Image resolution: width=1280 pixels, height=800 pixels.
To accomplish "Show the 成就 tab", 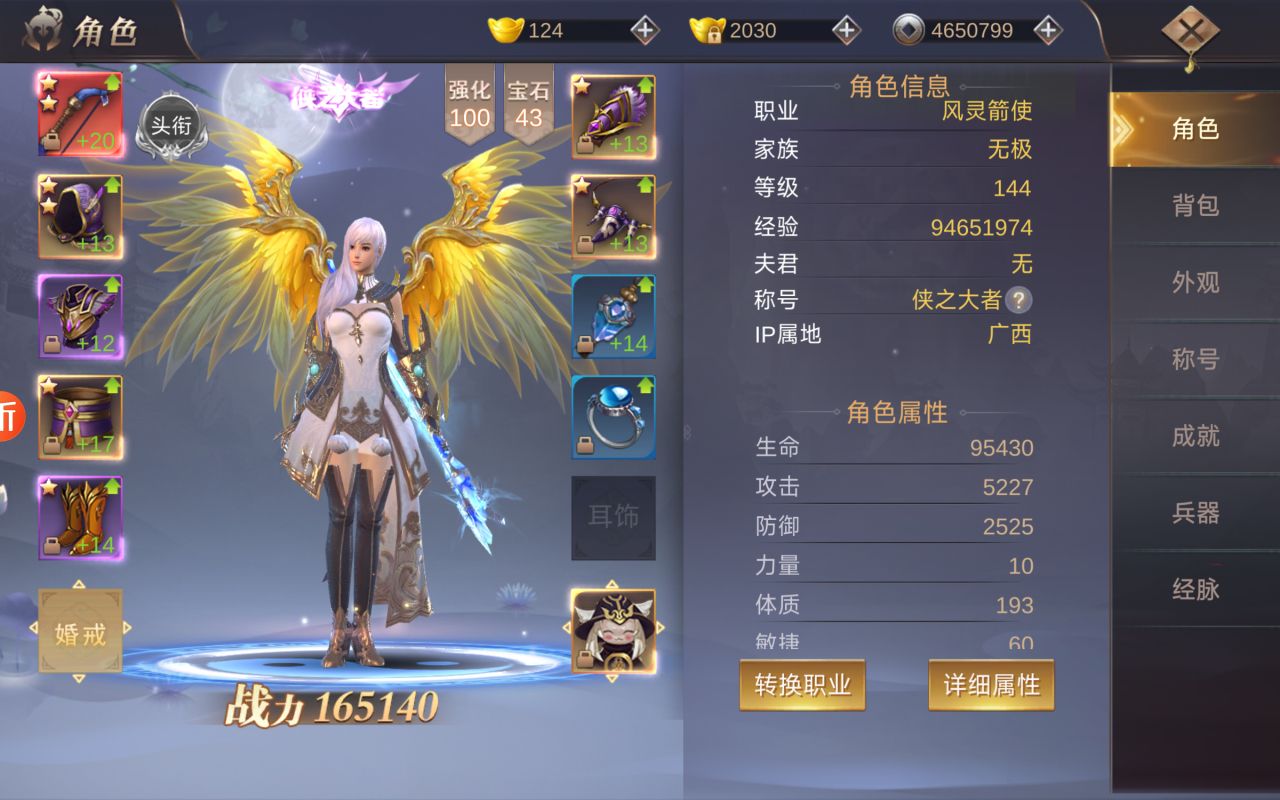I will pos(1195,436).
